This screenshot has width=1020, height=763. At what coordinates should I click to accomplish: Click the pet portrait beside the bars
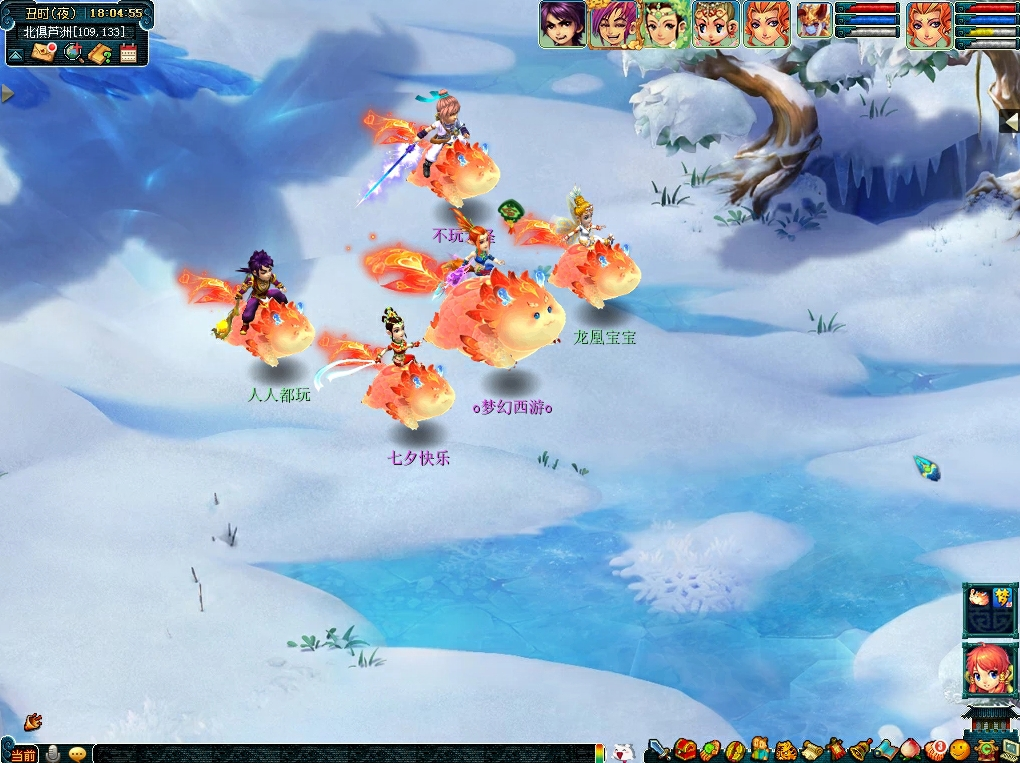[x=814, y=24]
